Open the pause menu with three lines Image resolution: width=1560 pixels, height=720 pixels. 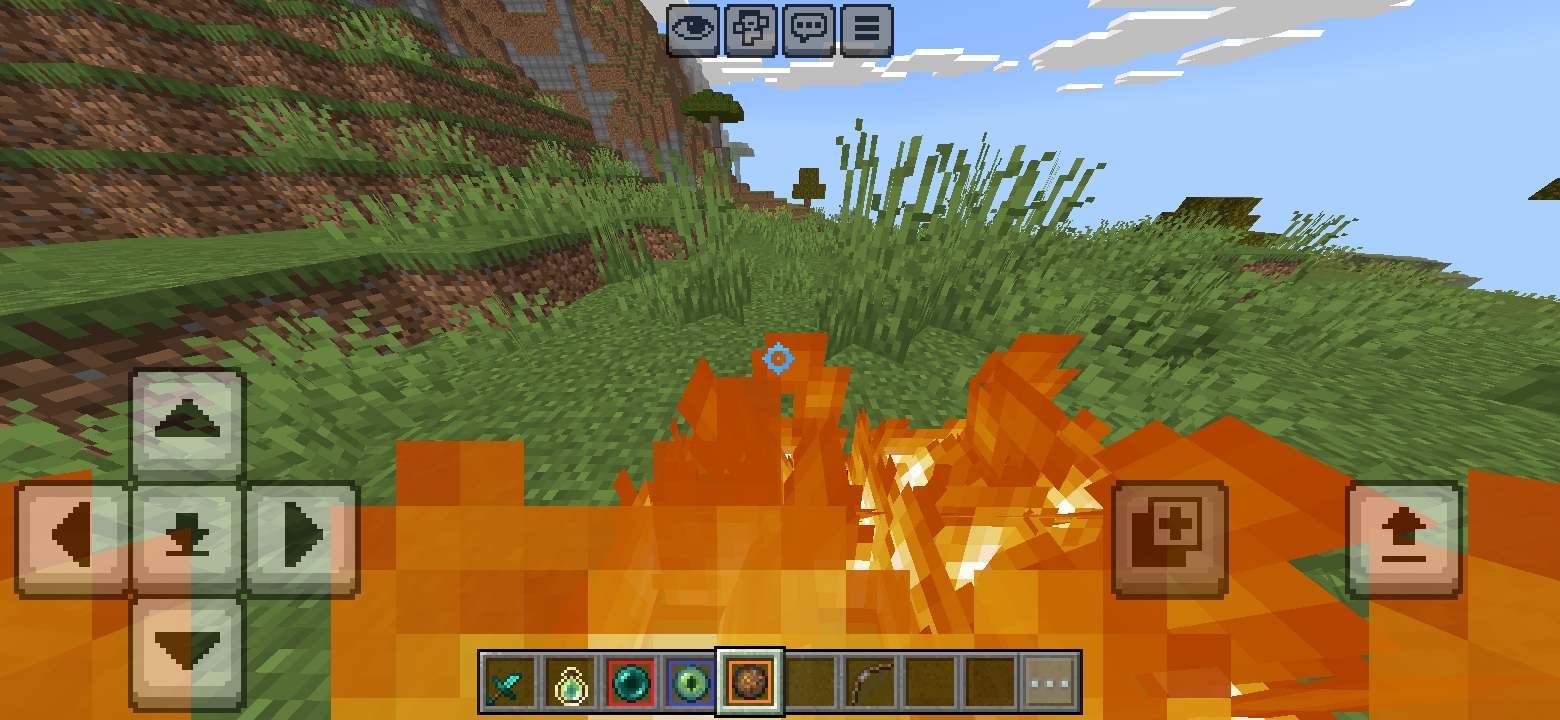point(867,29)
